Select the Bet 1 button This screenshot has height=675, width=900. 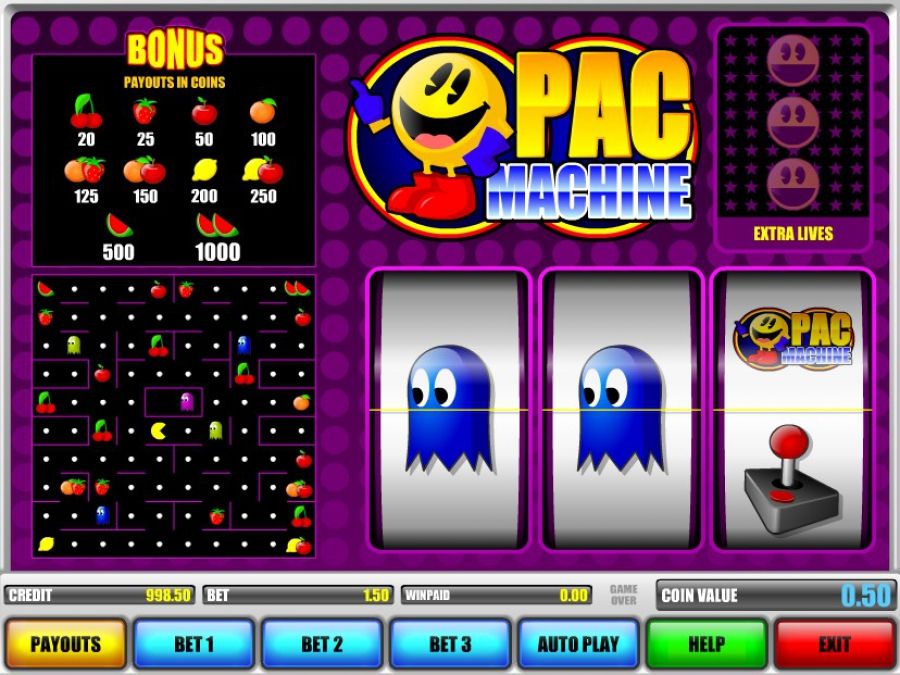tap(194, 644)
